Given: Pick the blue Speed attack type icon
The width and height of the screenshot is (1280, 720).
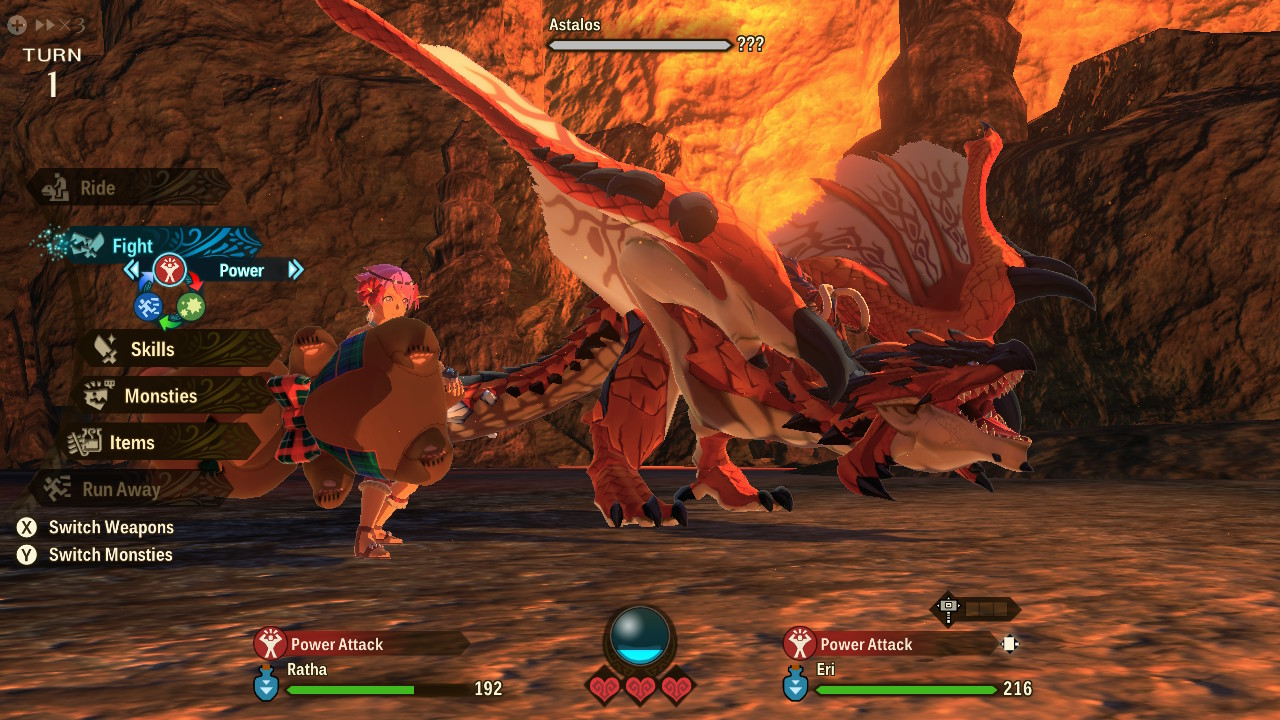Looking at the screenshot, I should pos(148,306).
